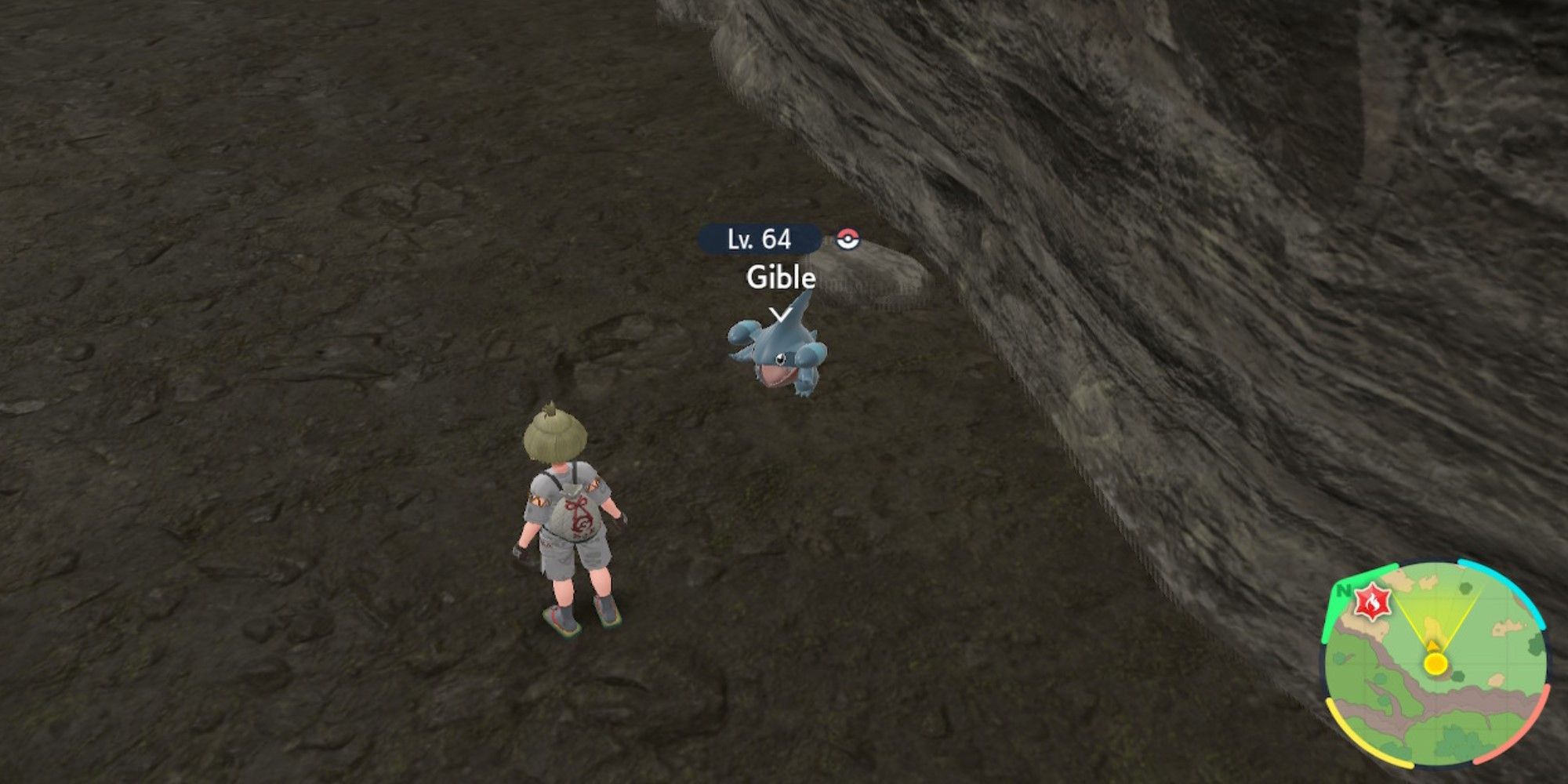Click the Poké Ball caught icon
Screen dimensions: 1568x784
[847, 239]
